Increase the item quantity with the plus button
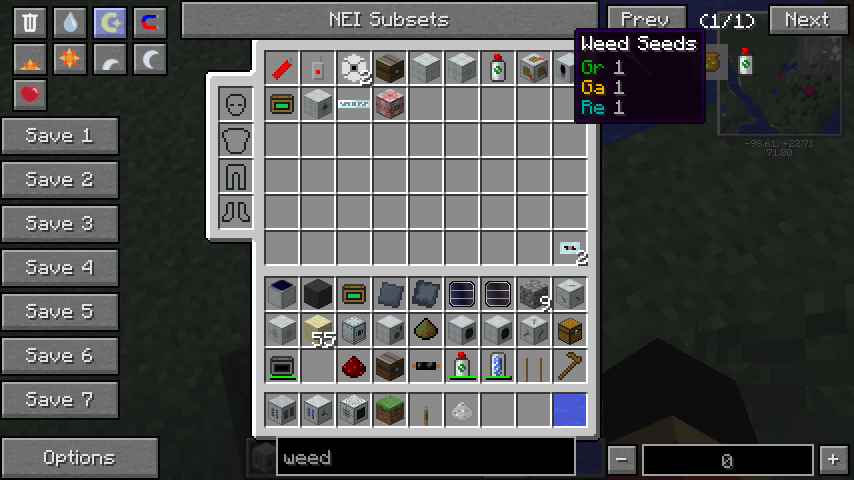The height and width of the screenshot is (480, 854). (x=833, y=460)
